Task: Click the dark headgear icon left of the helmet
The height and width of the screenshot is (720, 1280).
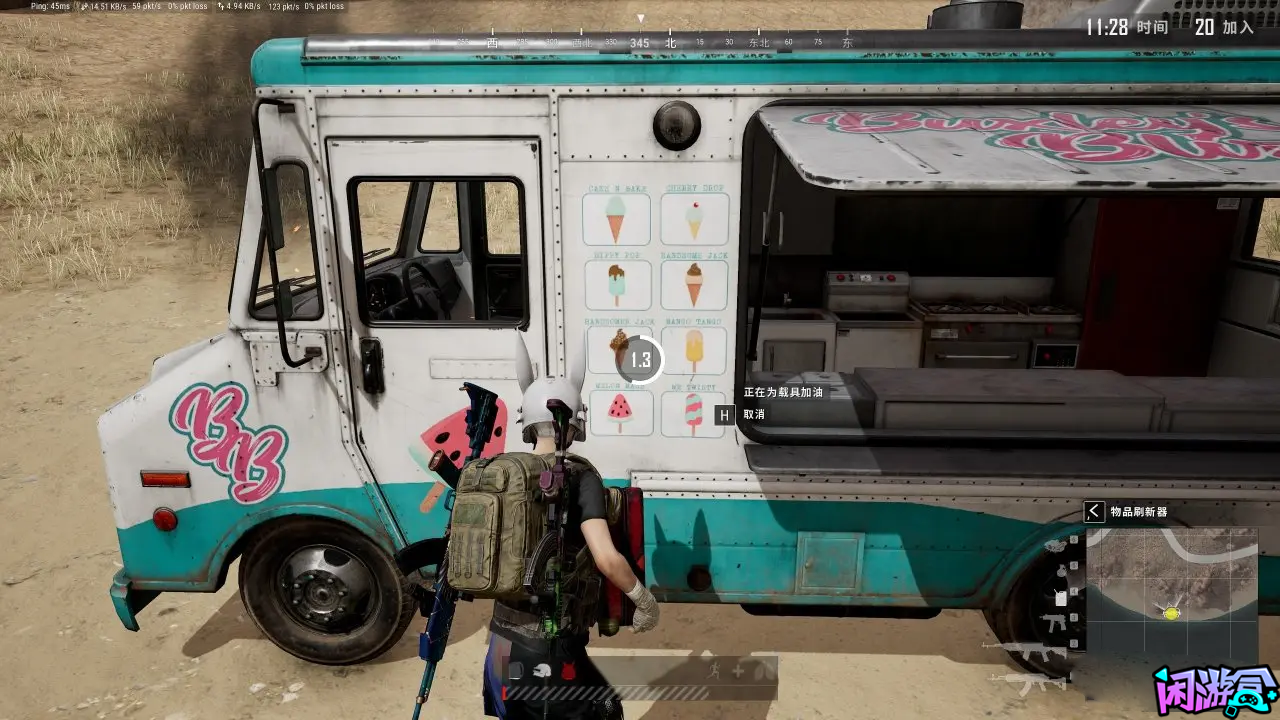Action: 516,670
